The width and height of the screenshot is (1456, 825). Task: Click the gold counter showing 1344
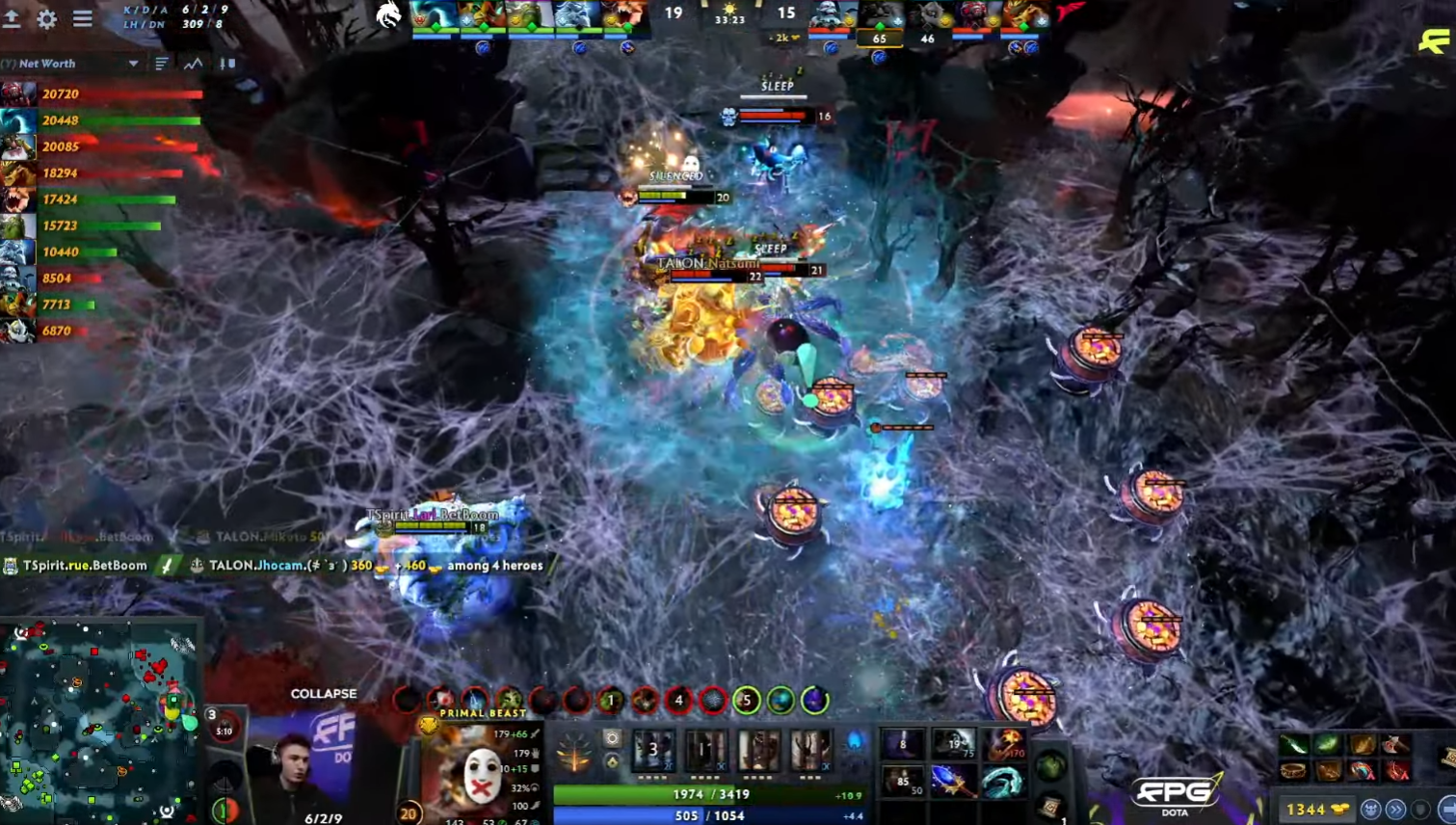[x=1306, y=809]
